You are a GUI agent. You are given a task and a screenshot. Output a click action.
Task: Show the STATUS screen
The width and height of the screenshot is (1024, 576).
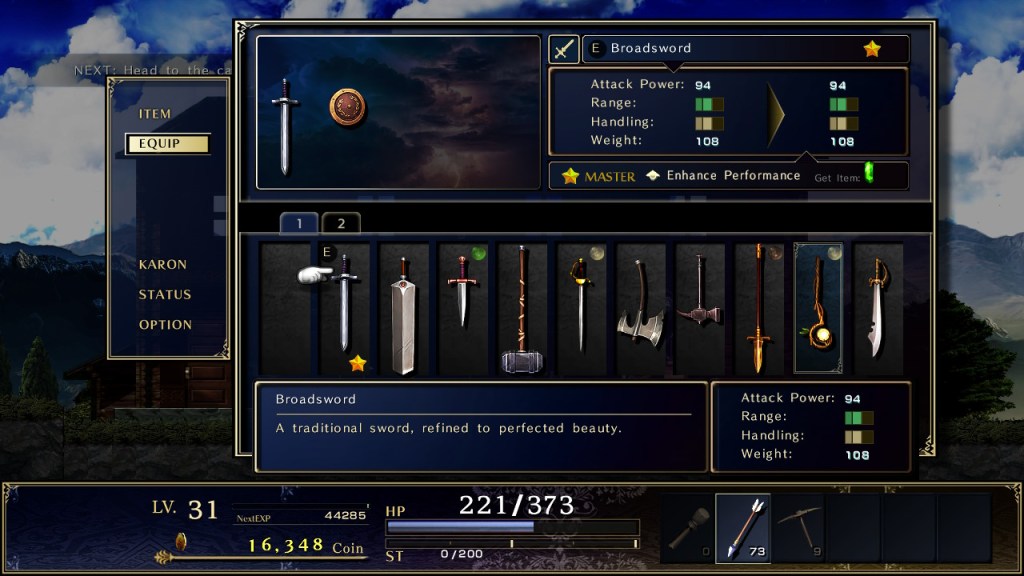coord(165,295)
